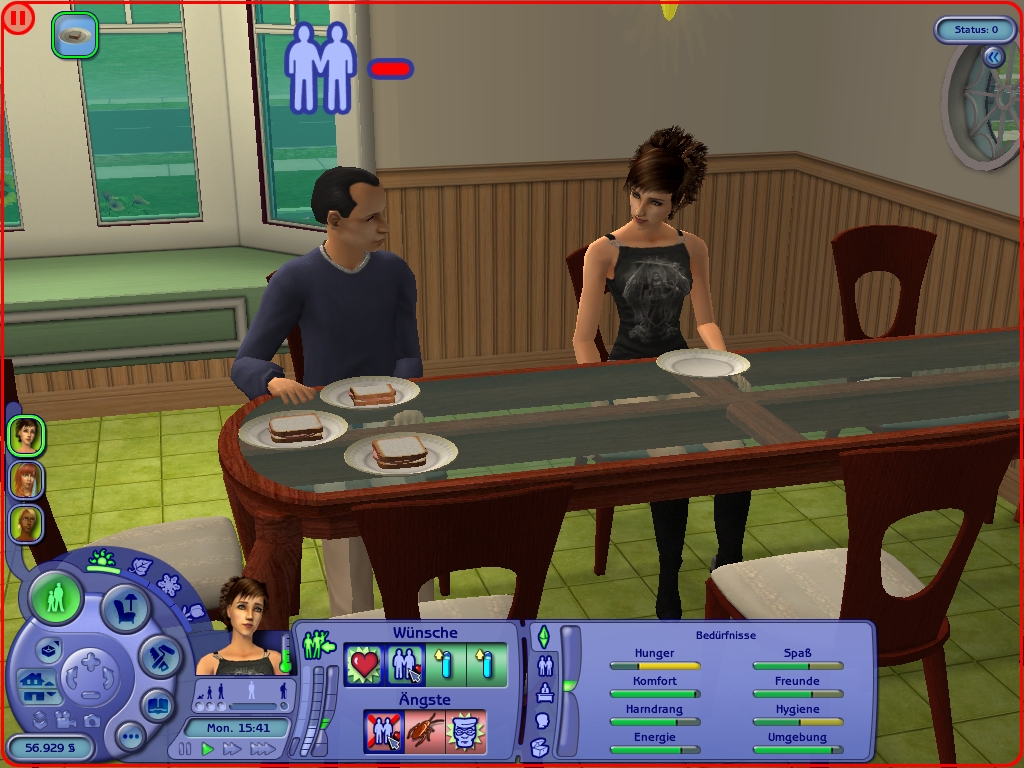Open buy mode with armchair icon
1024x768 pixels.
coord(126,609)
